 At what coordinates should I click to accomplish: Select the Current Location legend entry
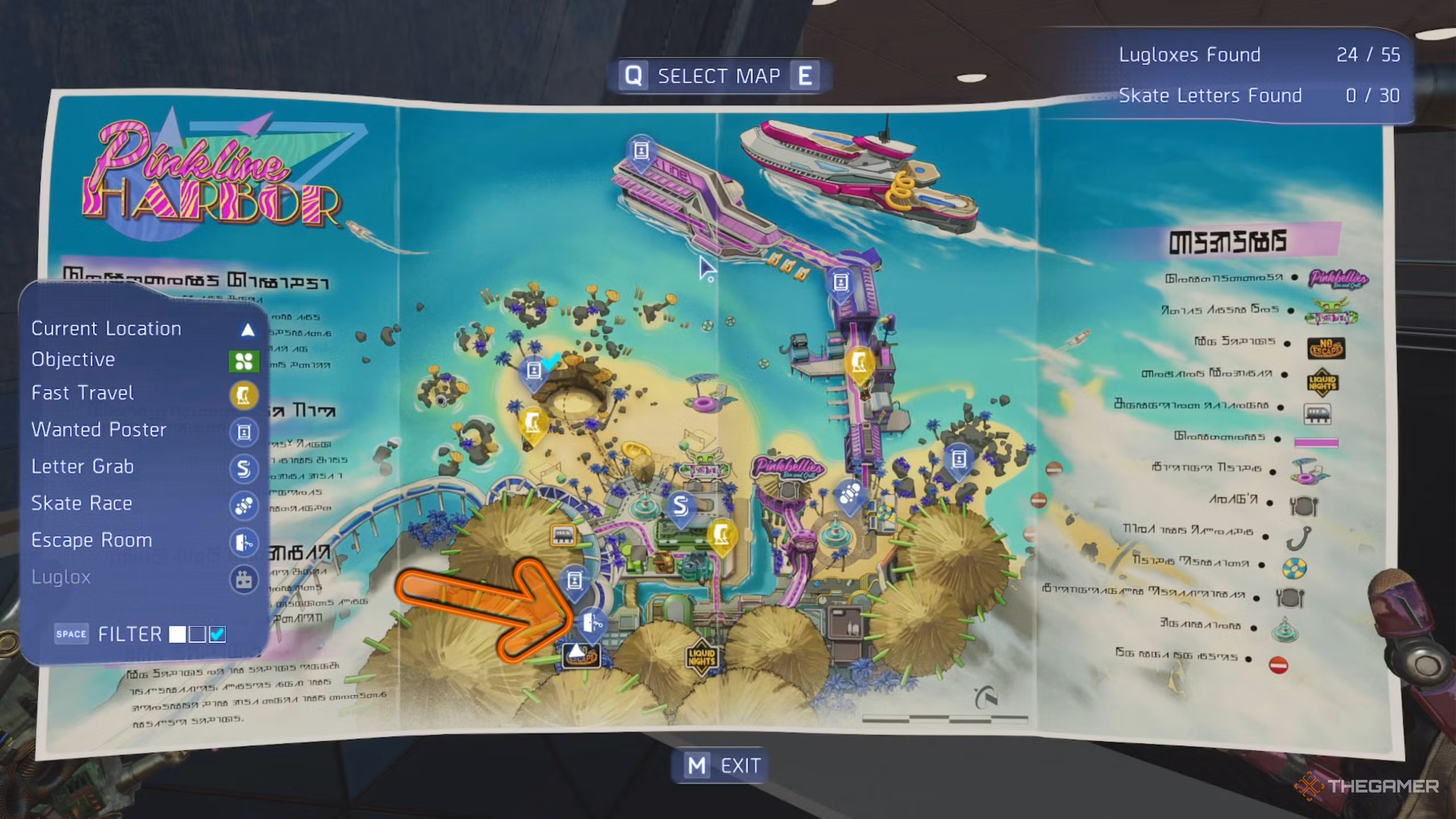(x=106, y=329)
